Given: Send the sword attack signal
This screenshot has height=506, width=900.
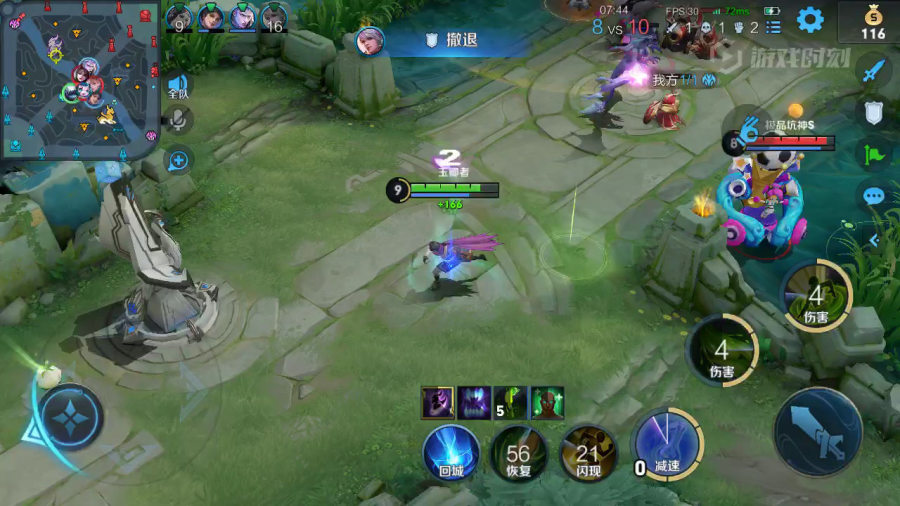Looking at the screenshot, I should click(874, 69).
